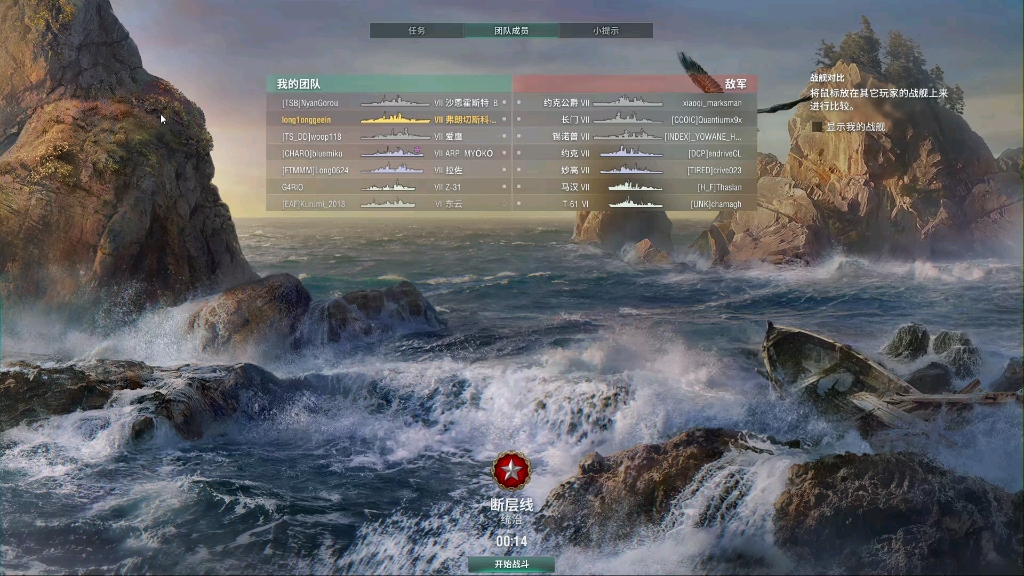1024x576 pixels.
Task: Switch to the 任务 tab
Action: click(416, 31)
